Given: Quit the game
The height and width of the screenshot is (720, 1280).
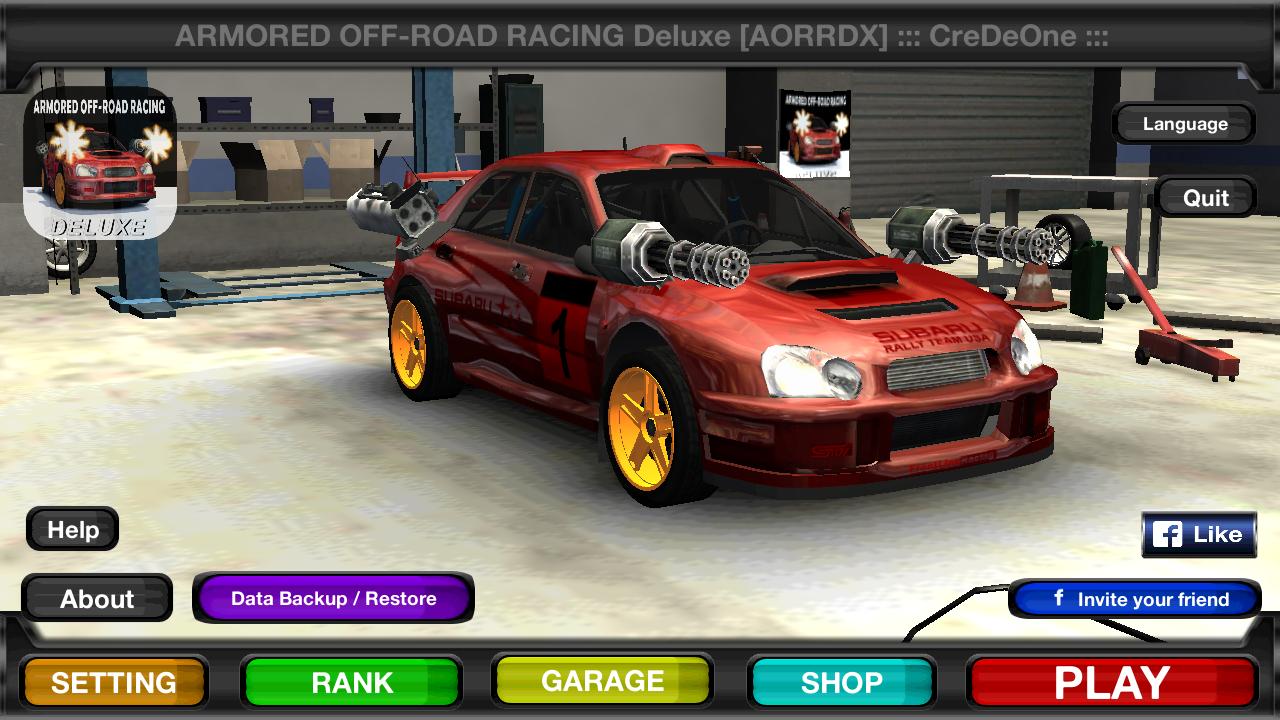Looking at the screenshot, I should (x=1208, y=197).
